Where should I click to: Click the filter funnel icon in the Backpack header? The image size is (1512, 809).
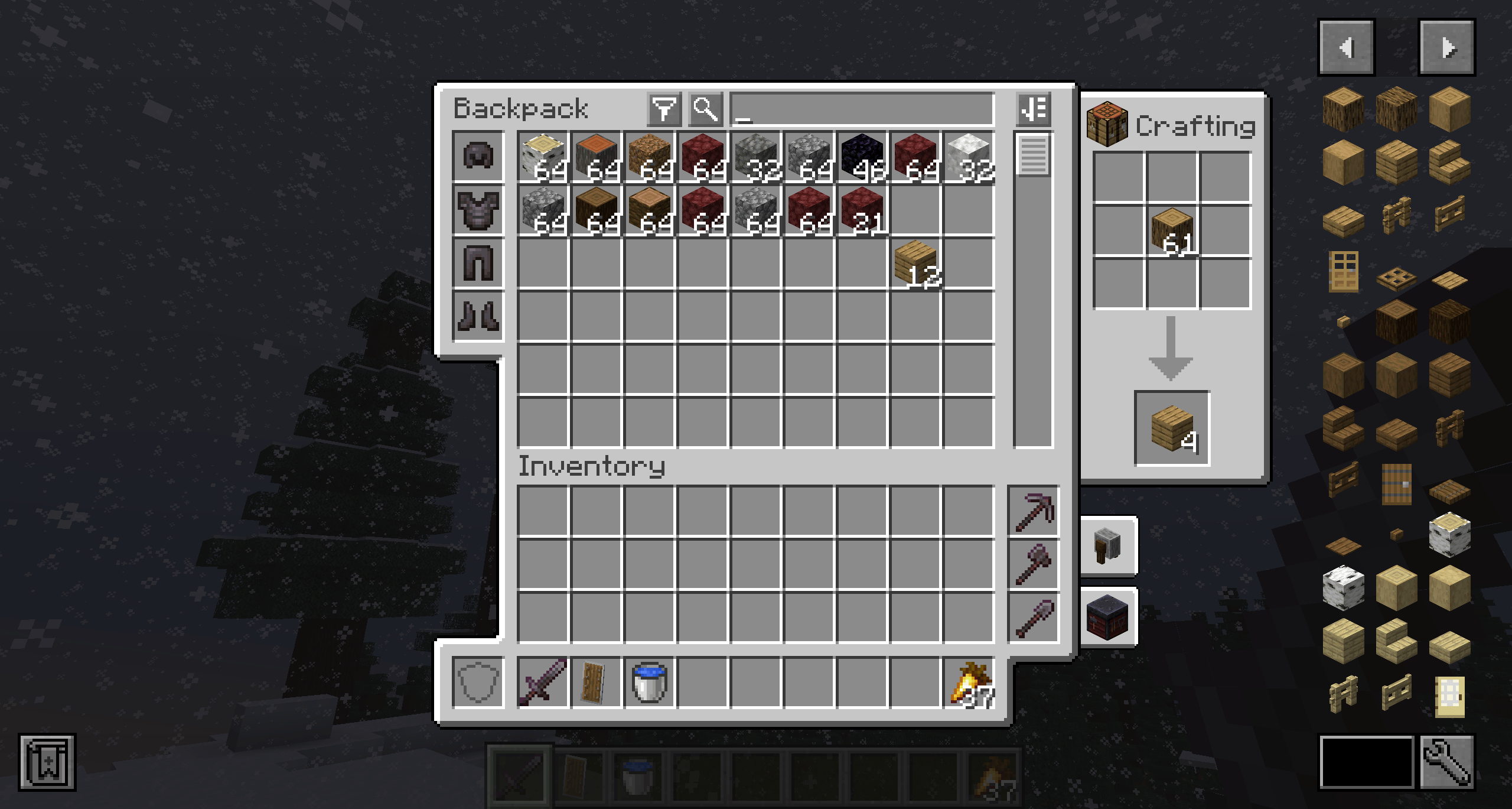(x=664, y=108)
